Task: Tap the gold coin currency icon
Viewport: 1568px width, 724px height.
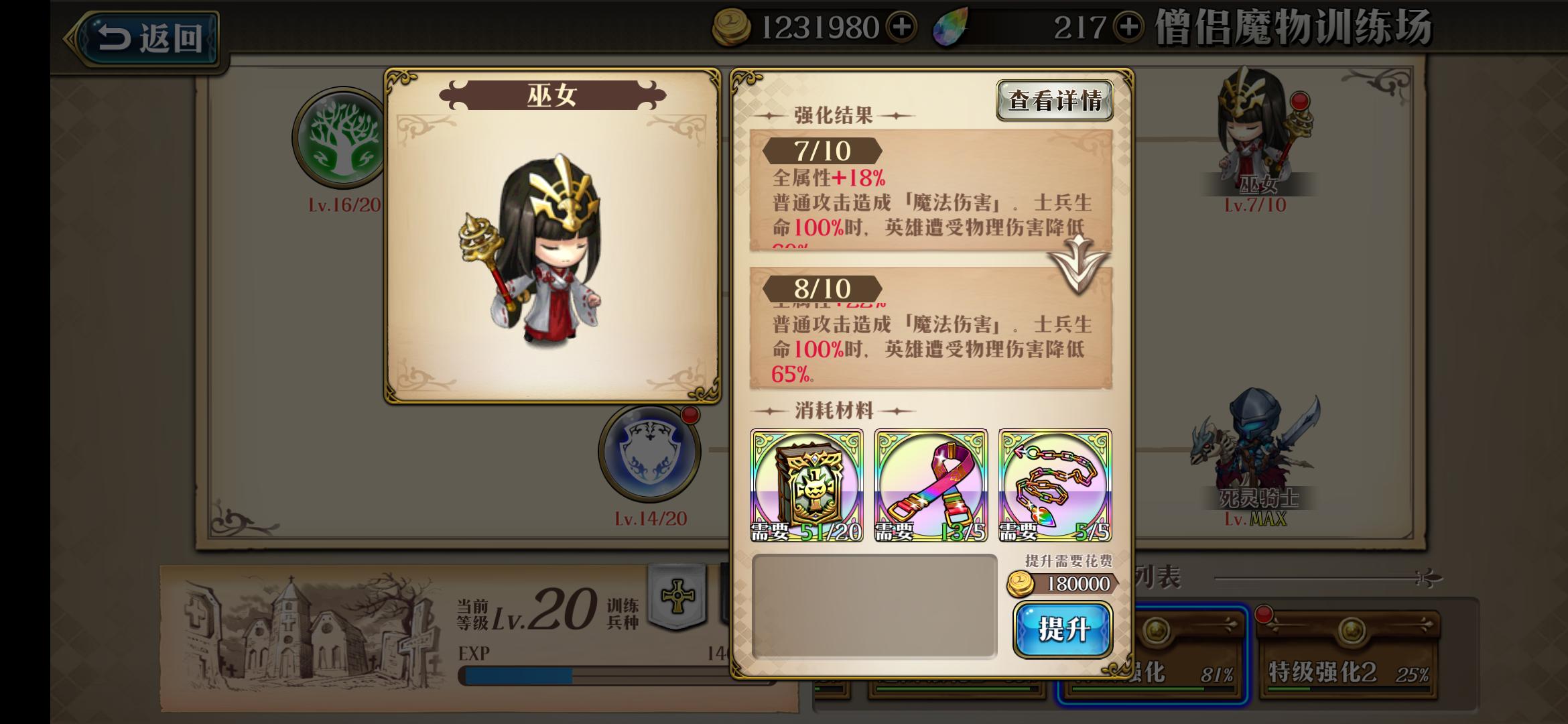Action: tap(732, 28)
